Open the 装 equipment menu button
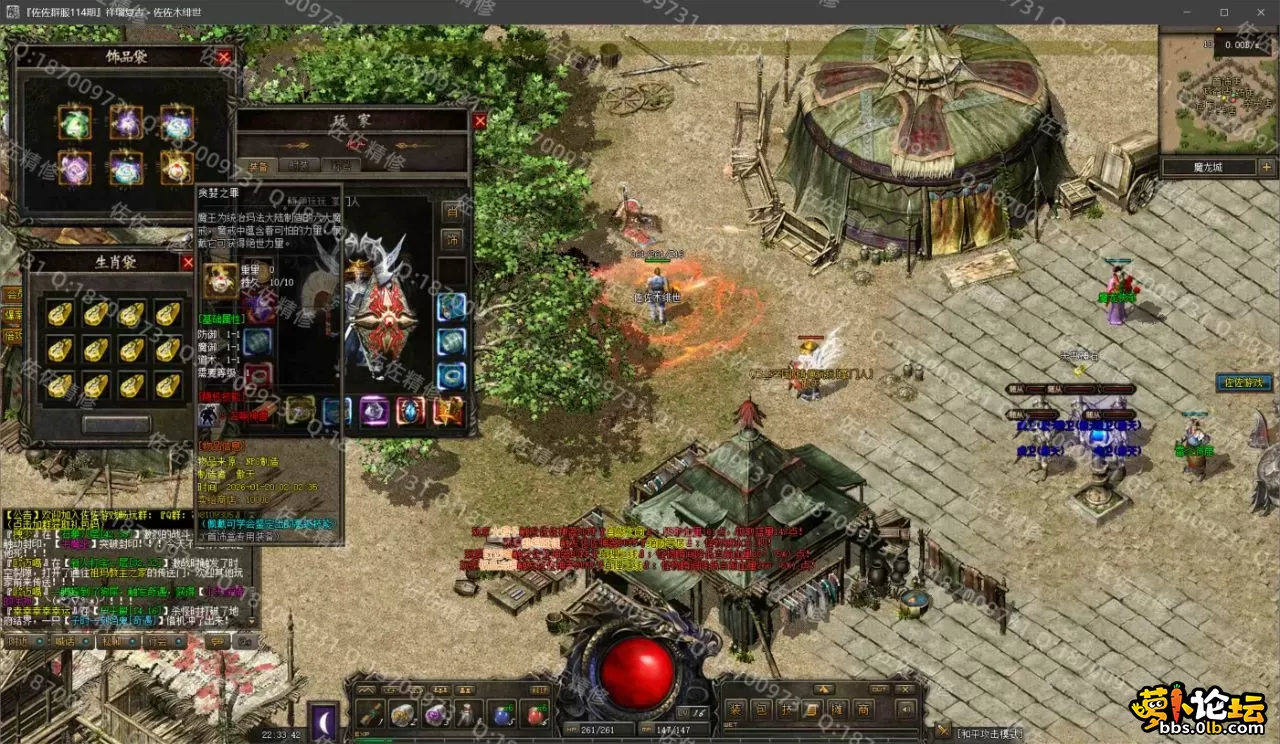Image resolution: width=1280 pixels, height=744 pixels. [x=735, y=710]
